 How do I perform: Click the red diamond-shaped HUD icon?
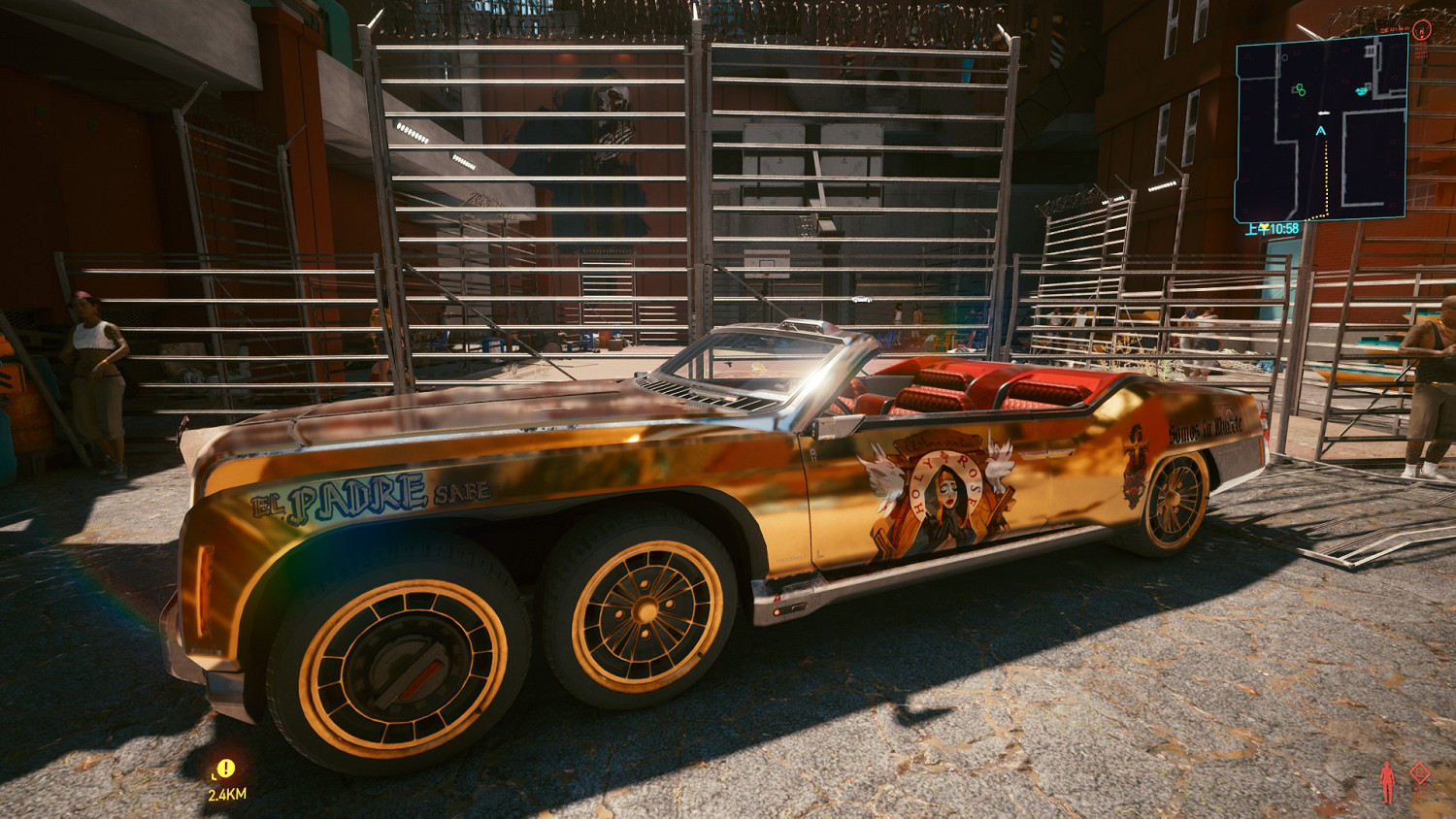click(1420, 773)
